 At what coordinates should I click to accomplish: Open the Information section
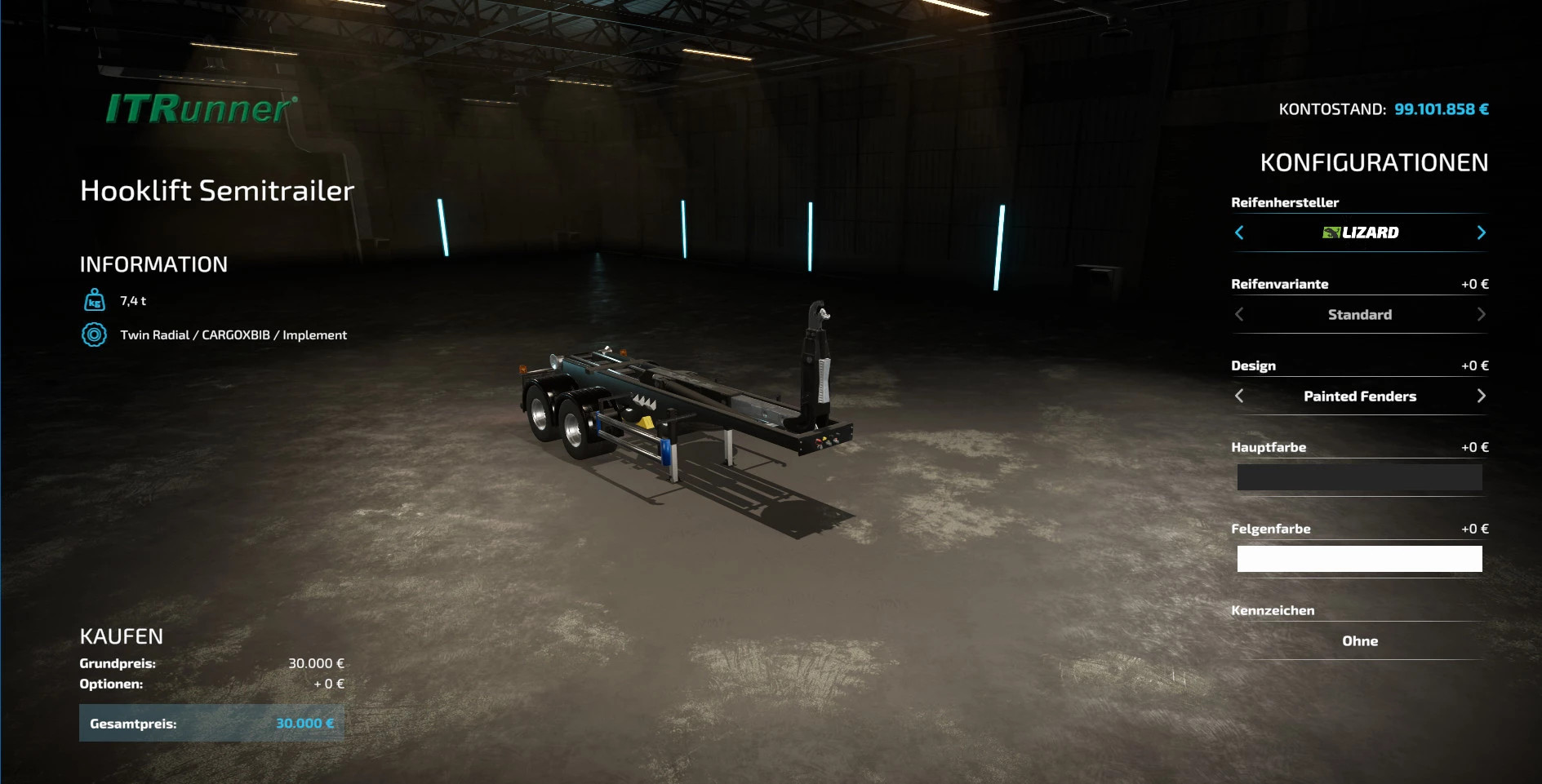(x=153, y=264)
